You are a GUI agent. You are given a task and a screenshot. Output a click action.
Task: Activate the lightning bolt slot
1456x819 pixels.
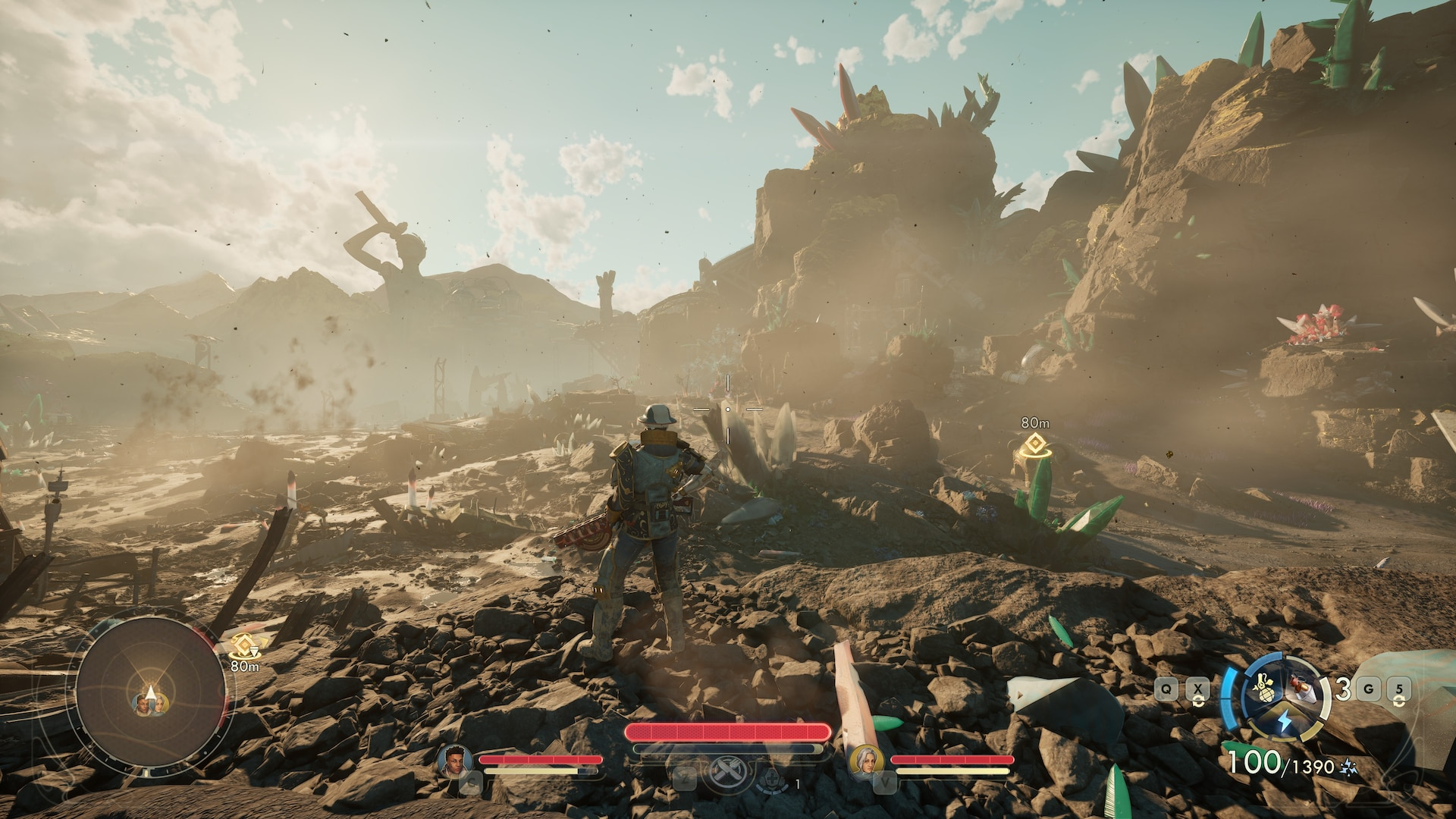[x=1285, y=722]
